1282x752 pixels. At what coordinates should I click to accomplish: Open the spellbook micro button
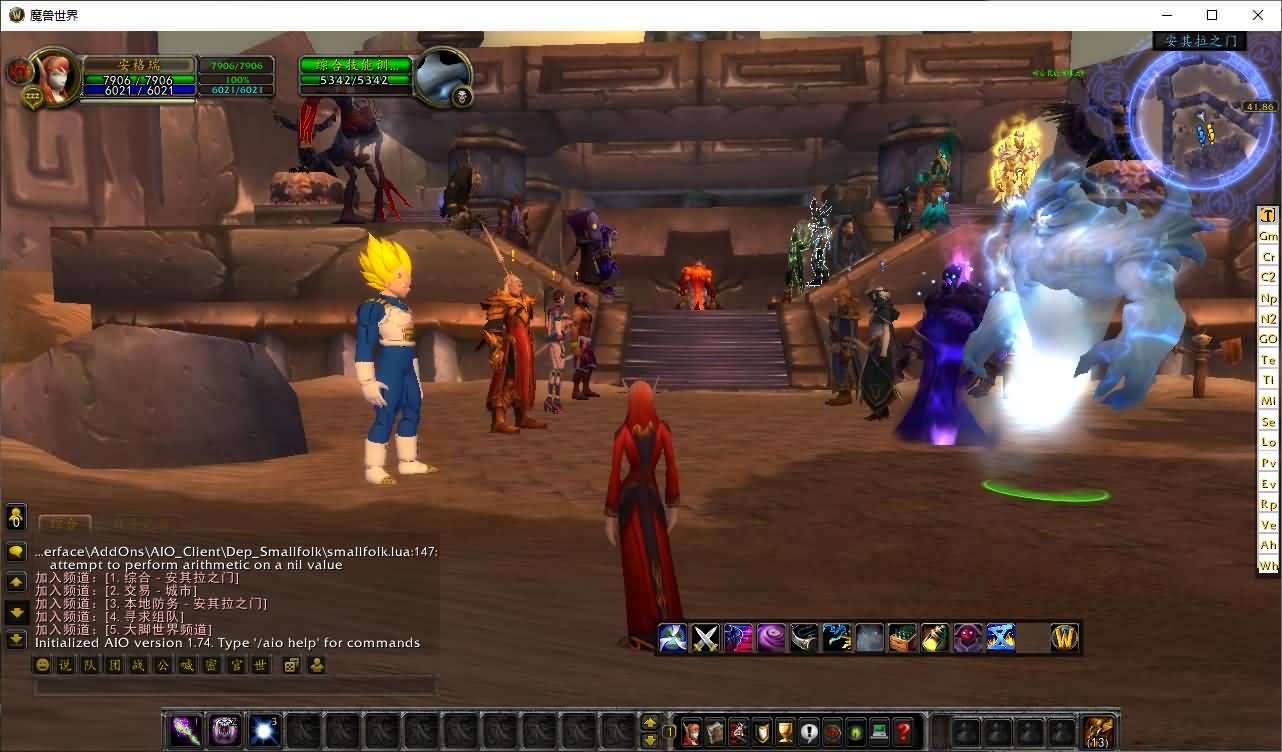715,731
